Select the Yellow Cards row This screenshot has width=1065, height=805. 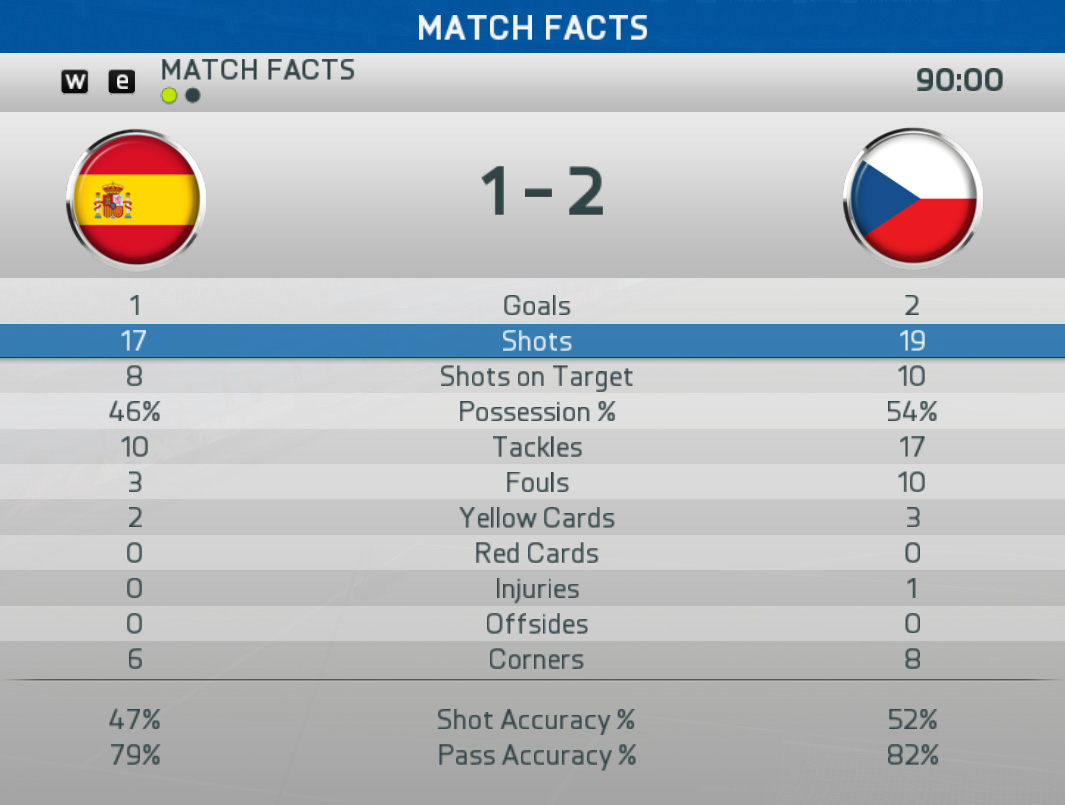tap(536, 518)
